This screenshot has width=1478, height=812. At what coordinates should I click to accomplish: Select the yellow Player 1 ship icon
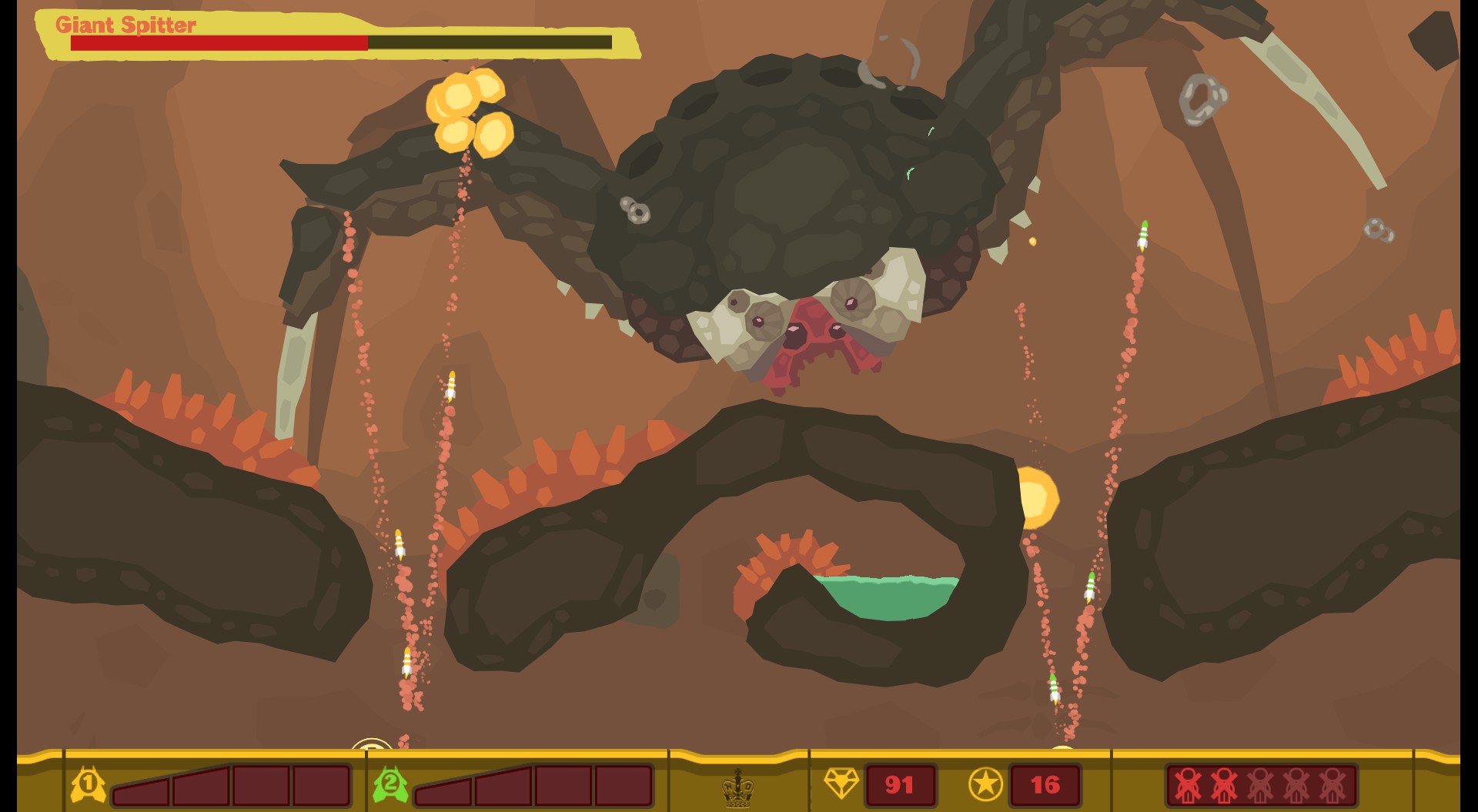click(x=87, y=784)
